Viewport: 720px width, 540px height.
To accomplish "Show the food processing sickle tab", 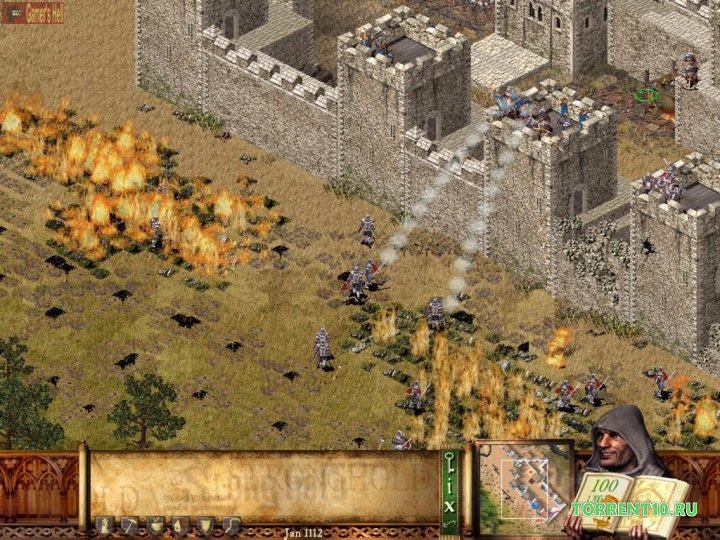I will click(x=231, y=524).
